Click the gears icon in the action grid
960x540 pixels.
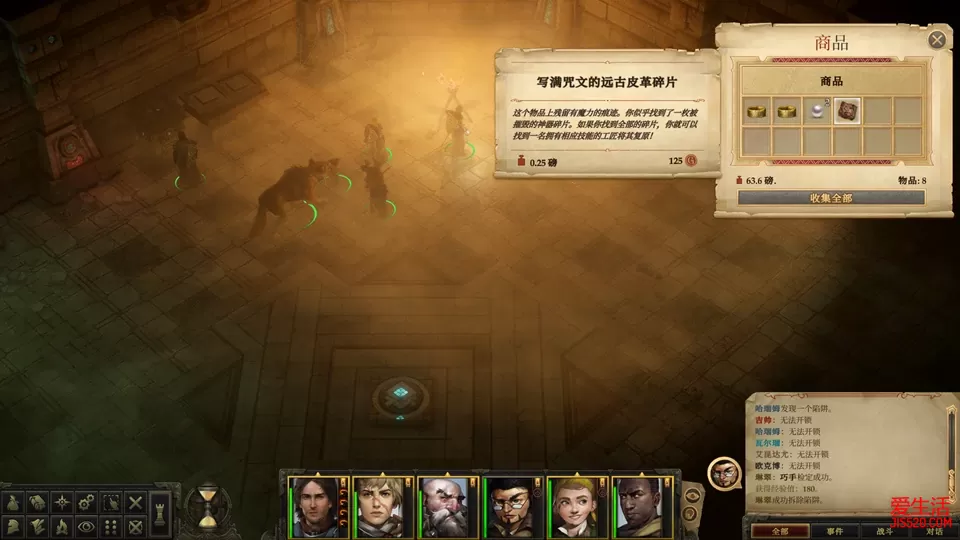(x=86, y=502)
